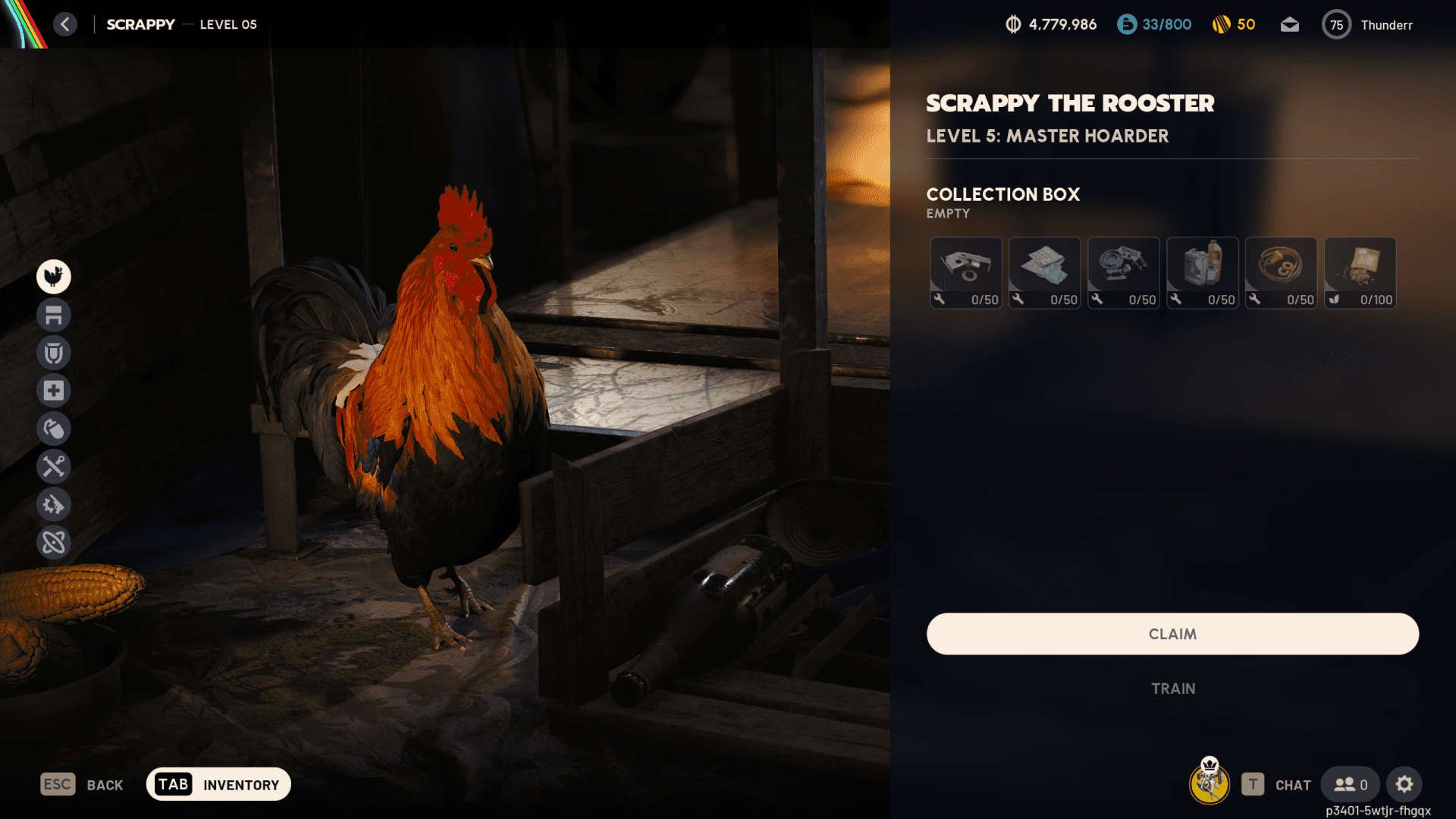1456x819 pixels.
Task: Select the chemical bottles collection slot
Action: (1202, 272)
